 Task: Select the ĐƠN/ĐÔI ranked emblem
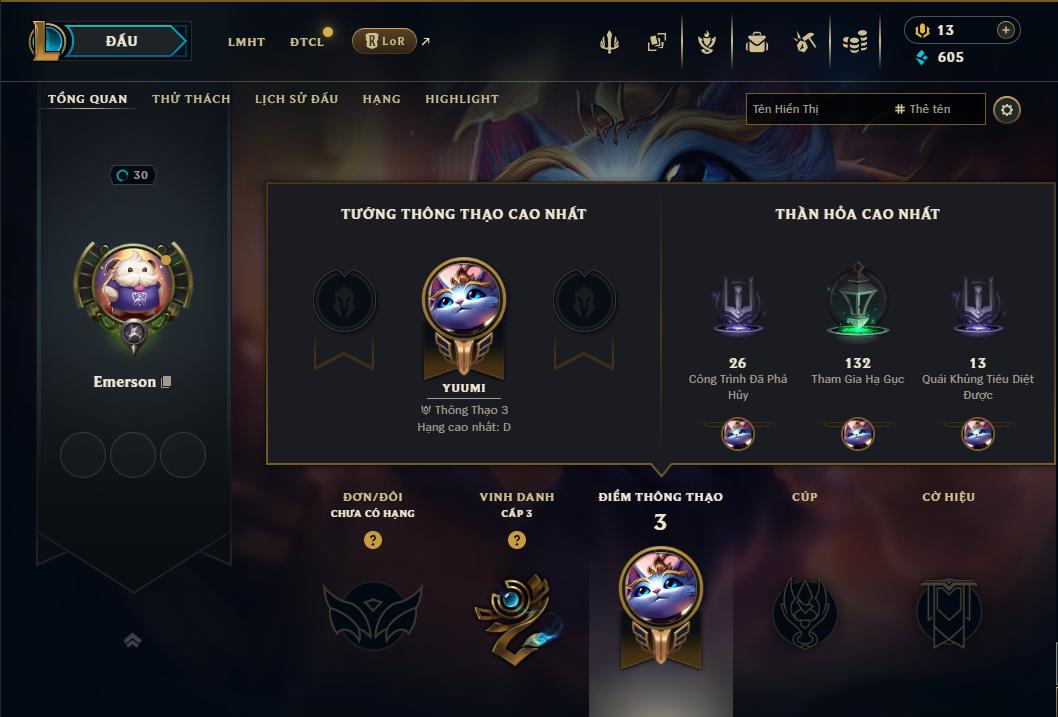(x=372, y=611)
